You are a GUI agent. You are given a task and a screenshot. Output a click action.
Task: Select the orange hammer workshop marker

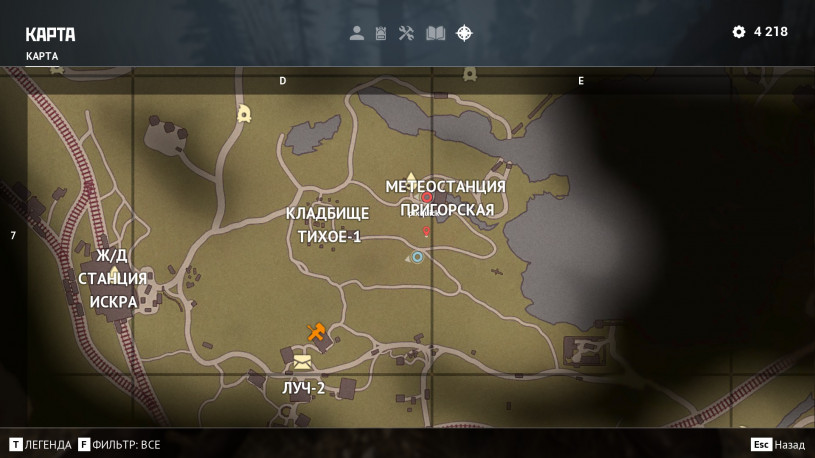[316, 332]
